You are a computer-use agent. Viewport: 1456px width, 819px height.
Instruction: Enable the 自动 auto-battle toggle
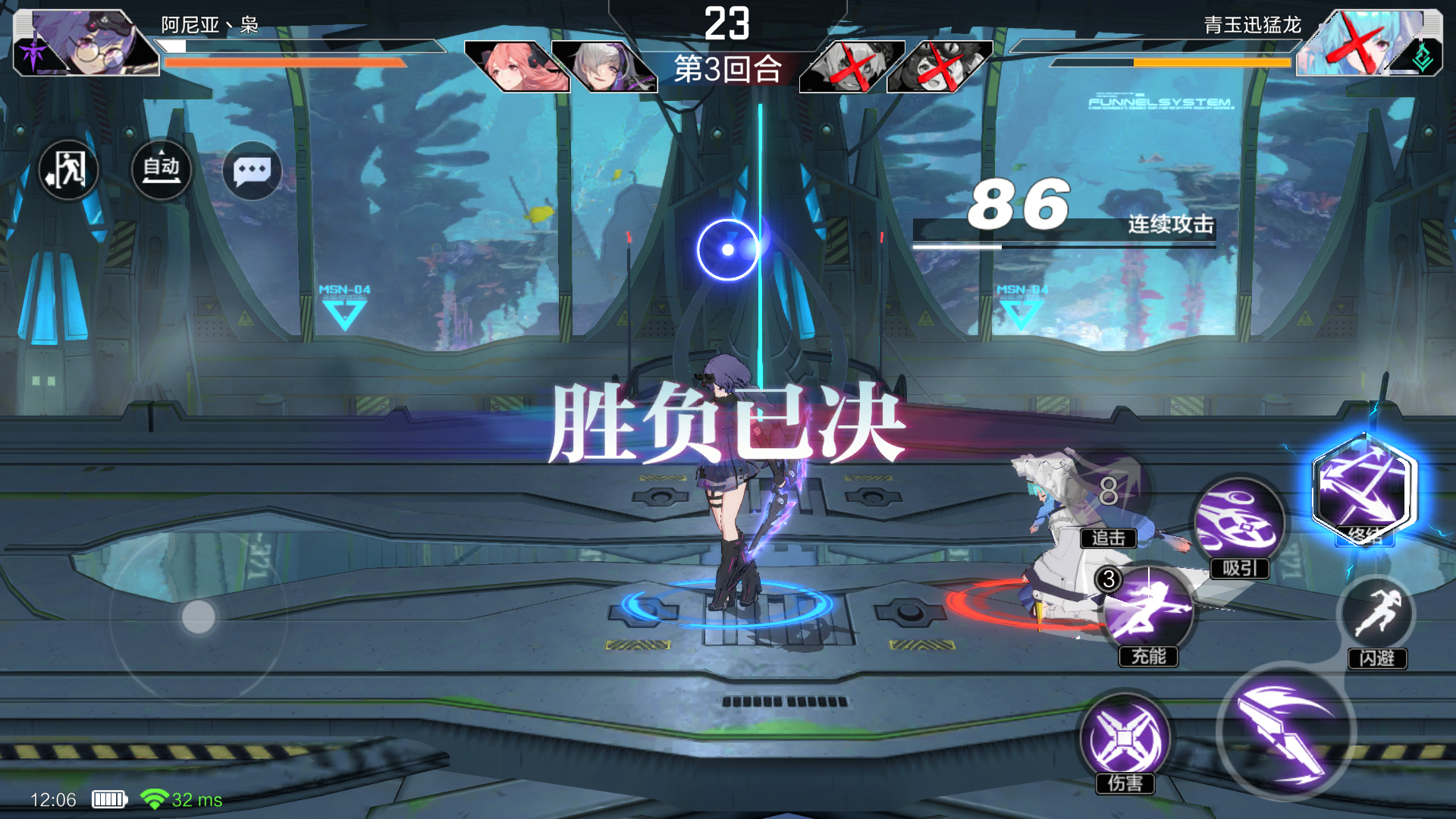click(161, 170)
